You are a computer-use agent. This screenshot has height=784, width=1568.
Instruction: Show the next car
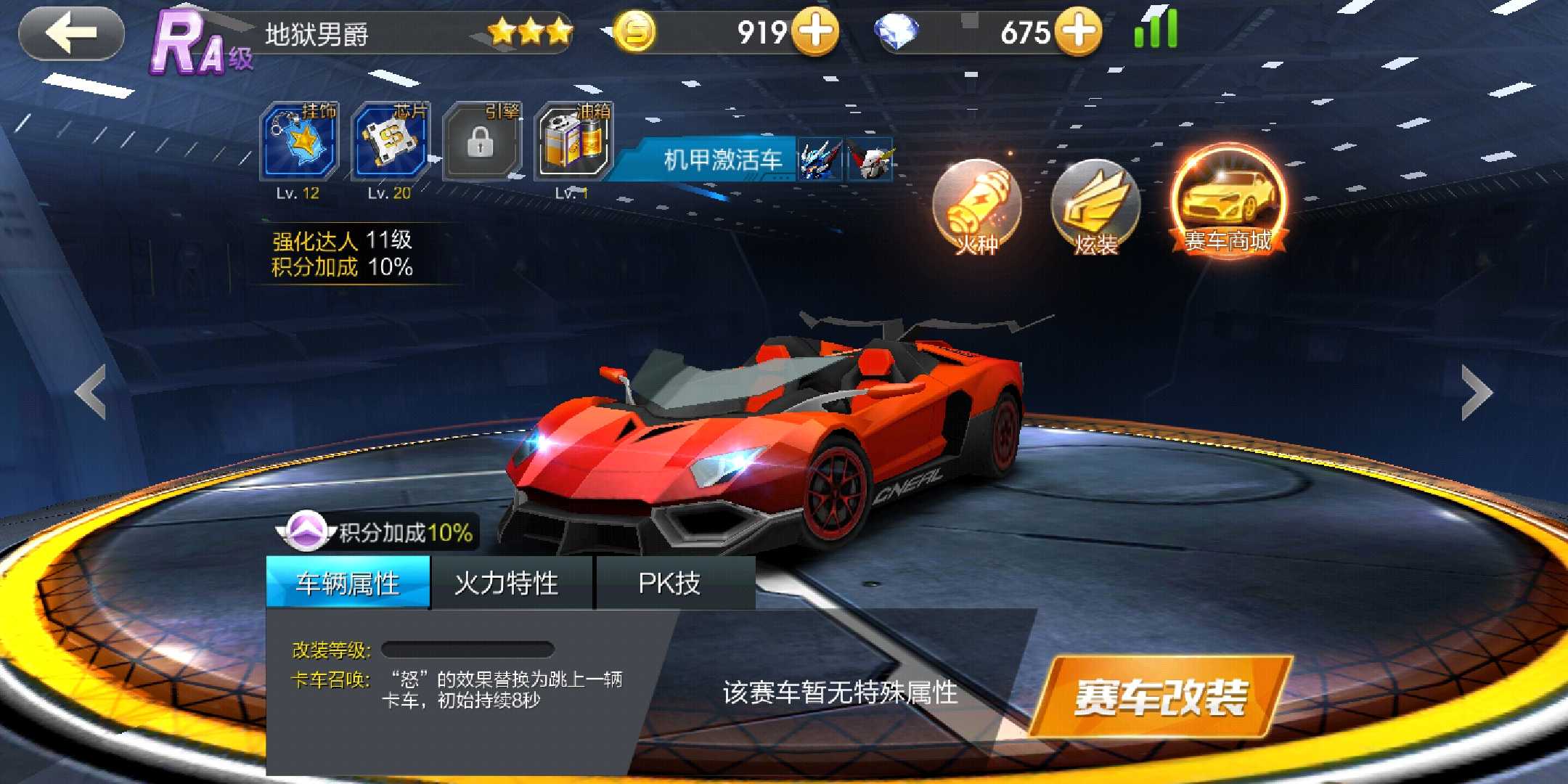[1477, 392]
